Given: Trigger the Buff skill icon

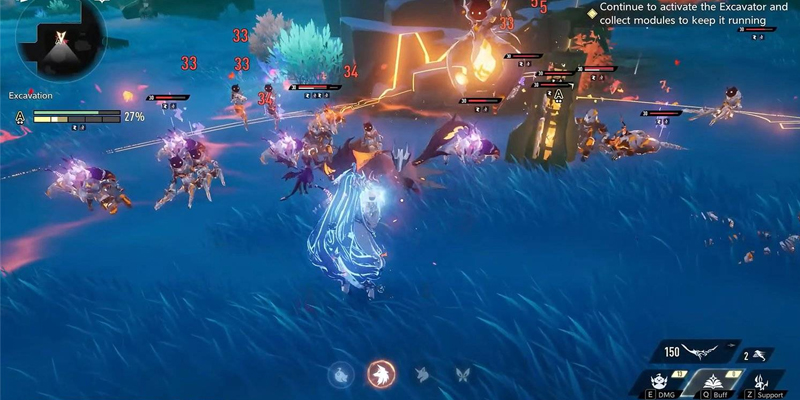Looking at the screenshot, I should [713, 382].
